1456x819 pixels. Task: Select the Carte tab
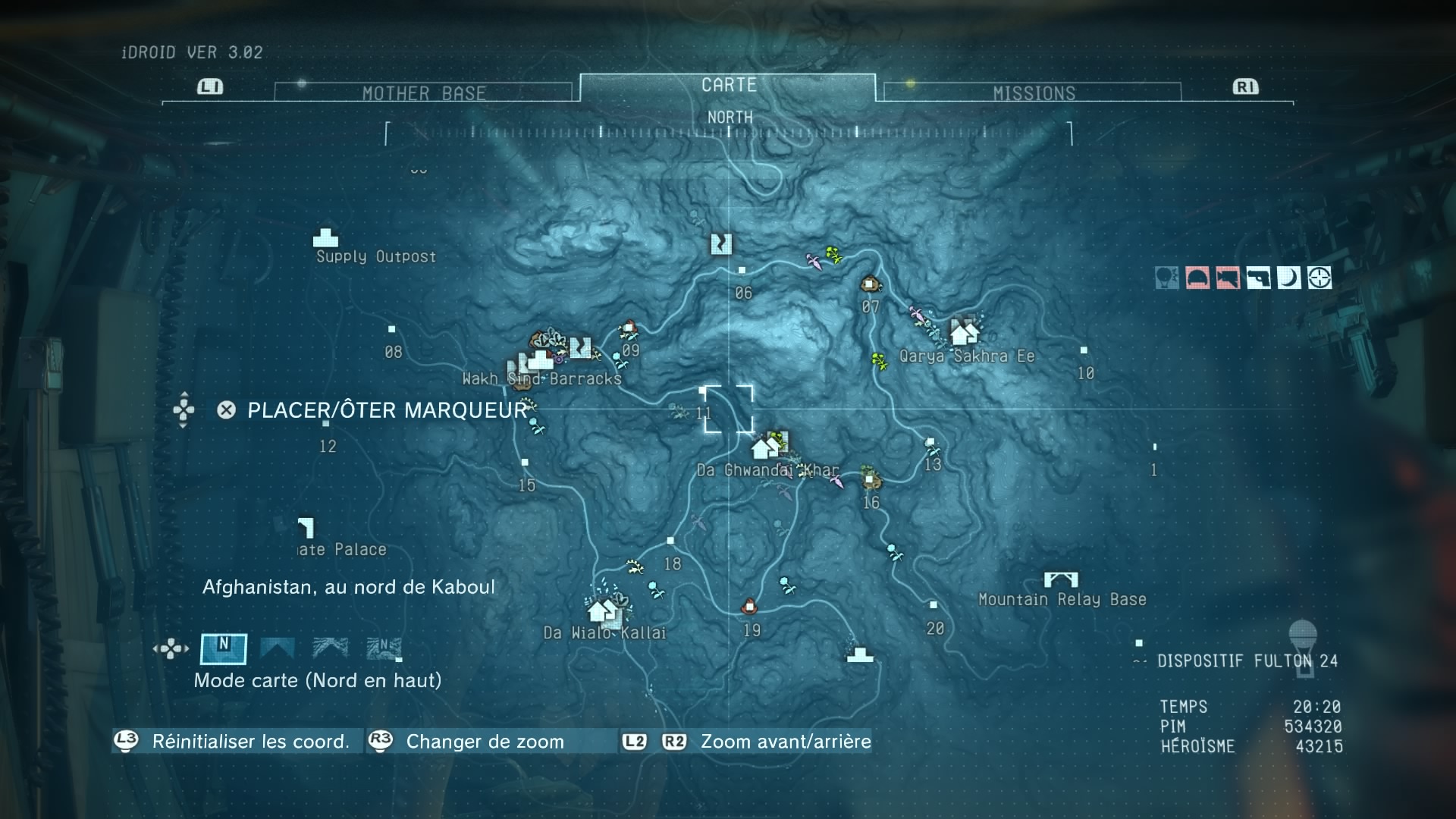click(x=728, y=85)
